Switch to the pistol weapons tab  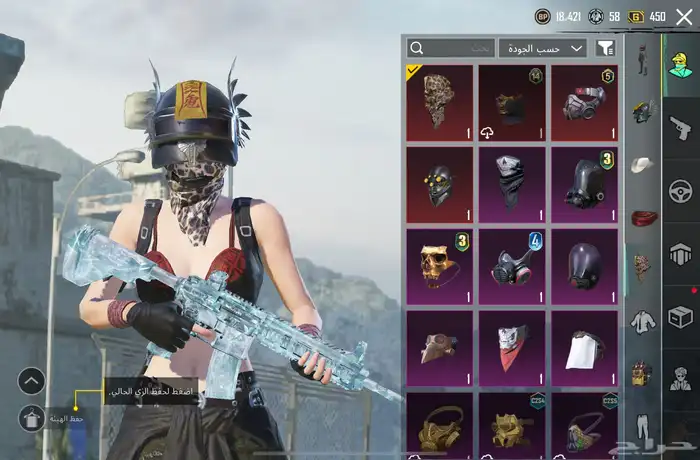pyautogui.click(x=681, y=127)
